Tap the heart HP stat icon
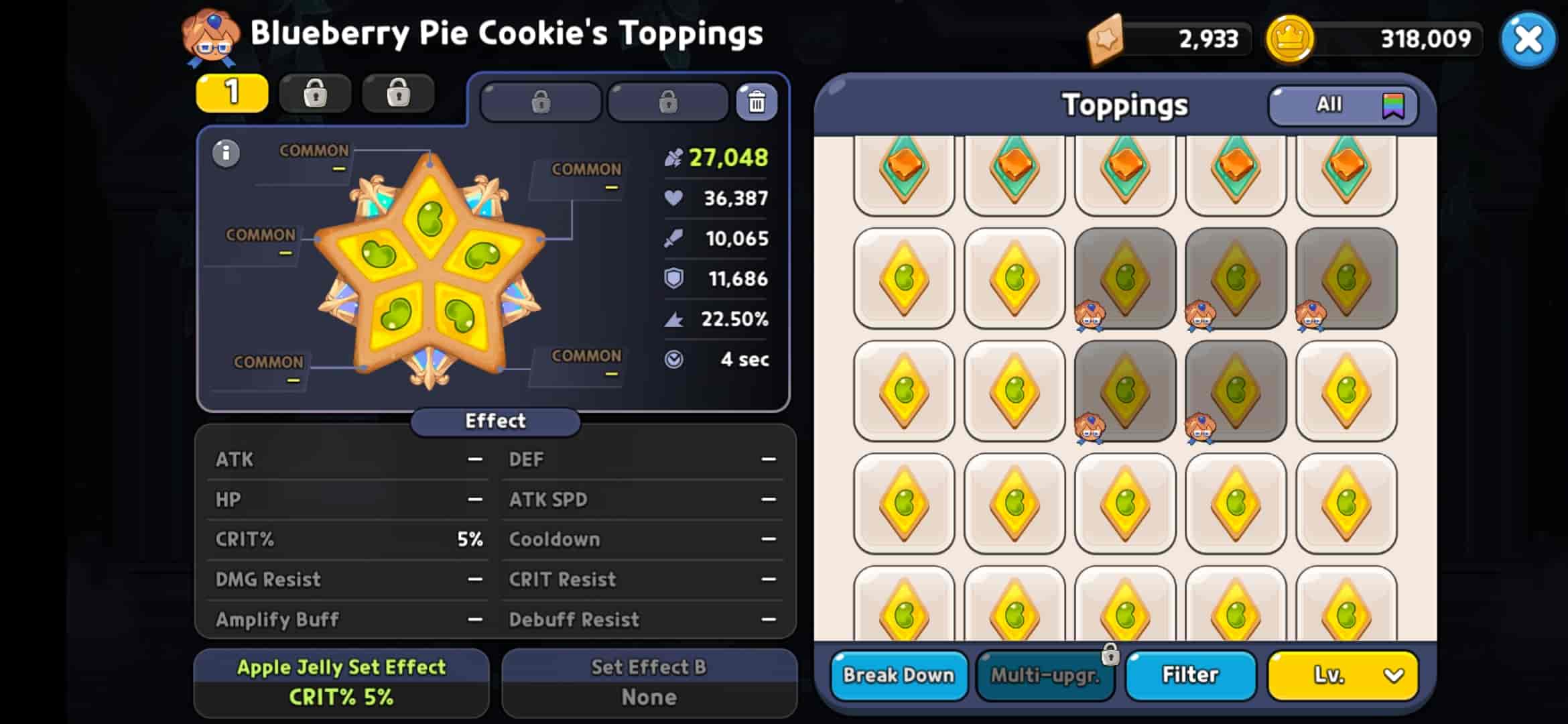This screenshot has height=724, width=1568. [672, 198]
